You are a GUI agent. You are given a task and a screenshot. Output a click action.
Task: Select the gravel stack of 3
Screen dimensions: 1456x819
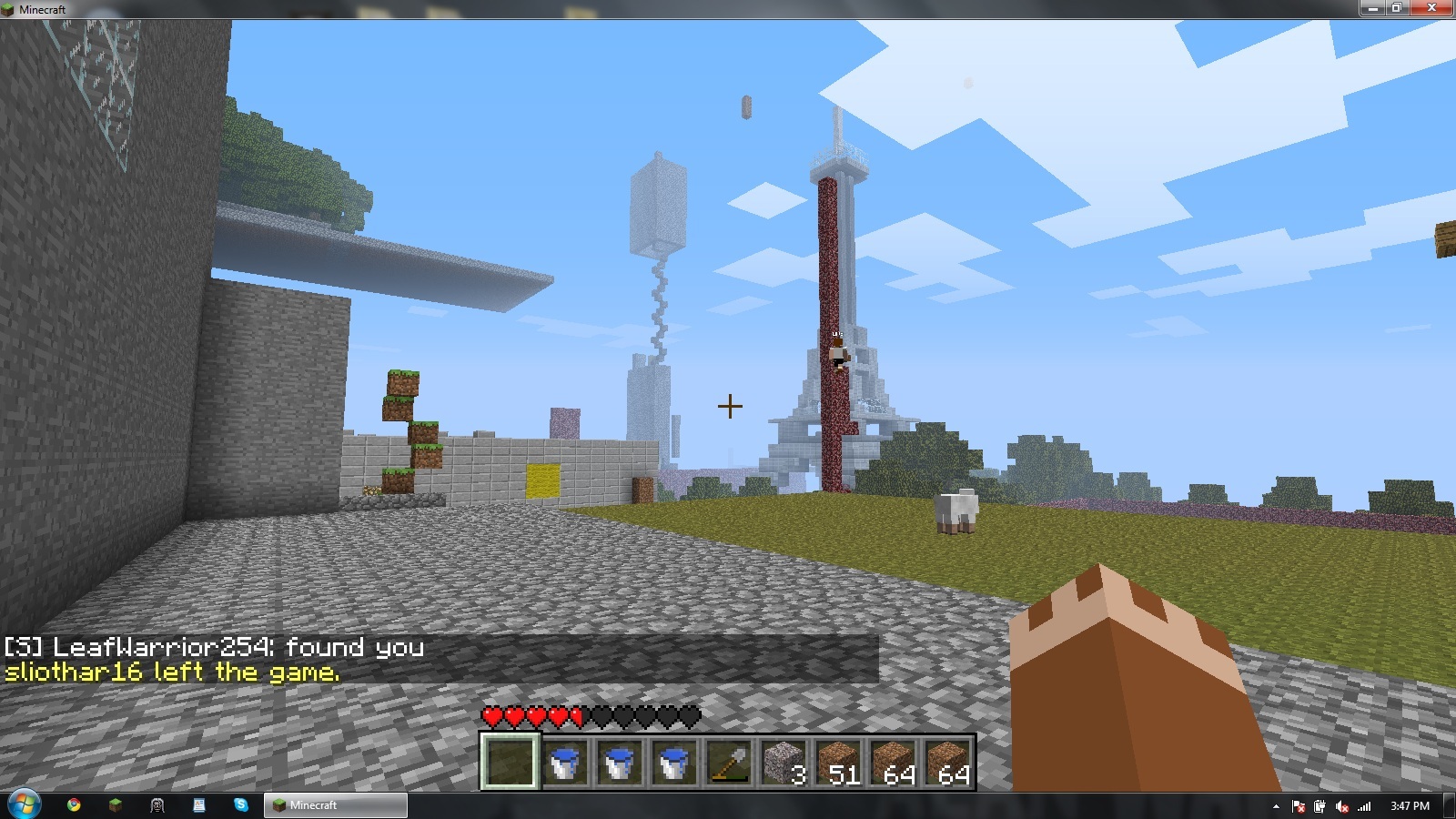(x=783, y=762)
